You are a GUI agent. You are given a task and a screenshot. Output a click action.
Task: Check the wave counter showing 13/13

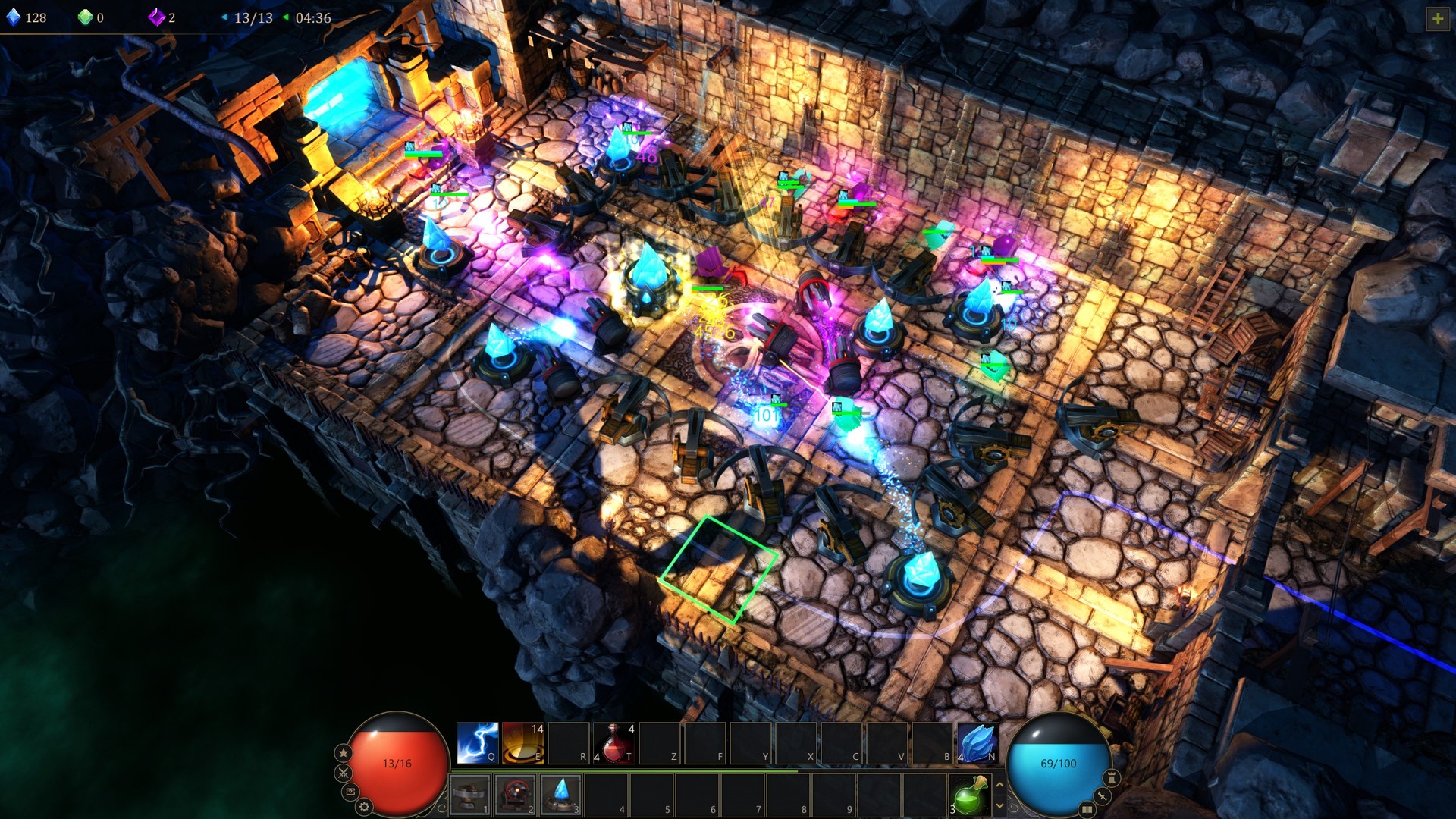tap(254, 17)
